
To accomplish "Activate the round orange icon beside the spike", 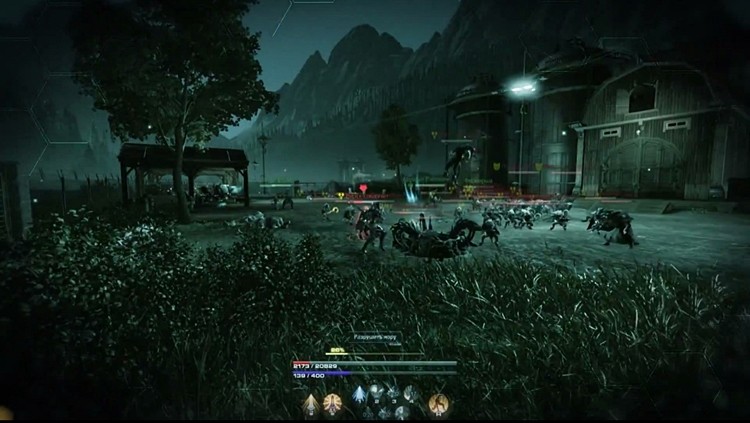I will pos(332,403).
